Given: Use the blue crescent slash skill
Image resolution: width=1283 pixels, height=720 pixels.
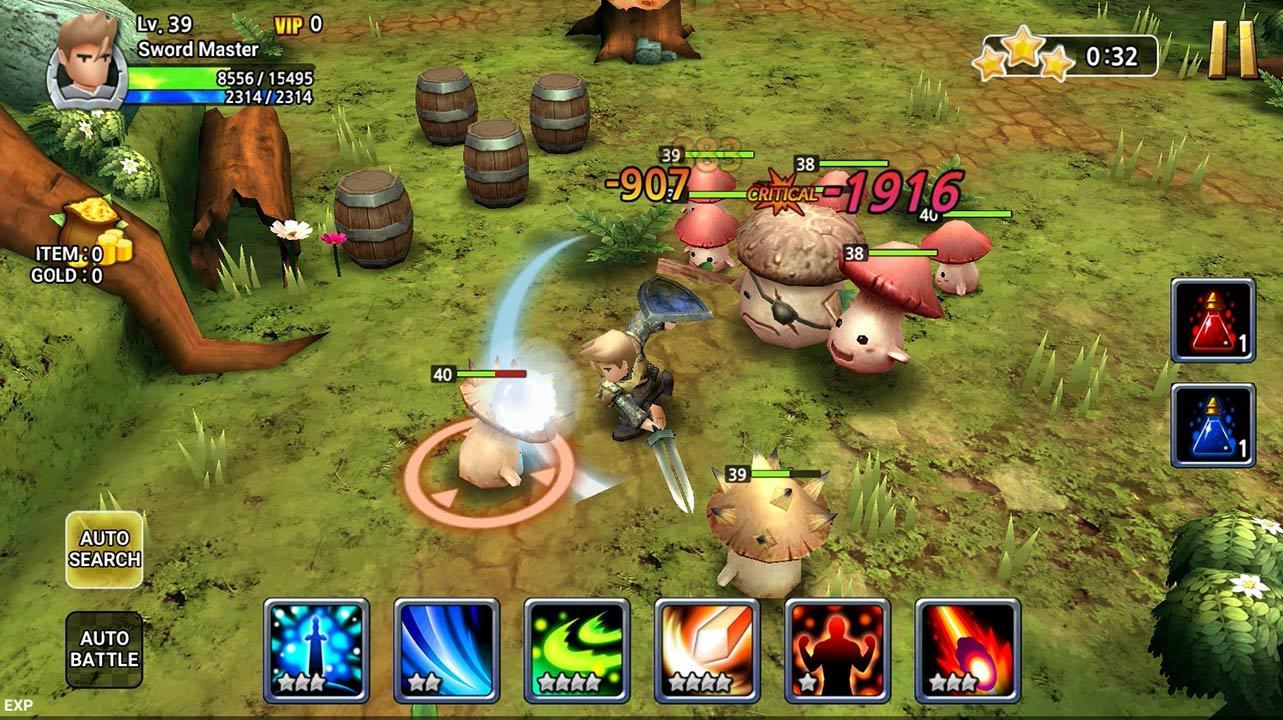Looking at the screenshot, I should pyautogui.click(x=448, y=651).
